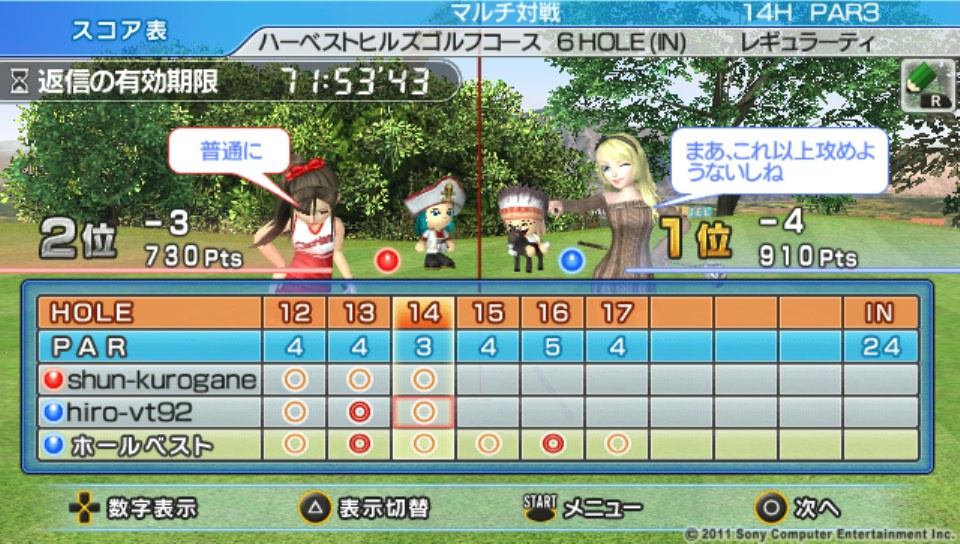Select the ホールベスト row
Image resolution: width=960 pixels, height=544 pixels.
pos(150,445)
